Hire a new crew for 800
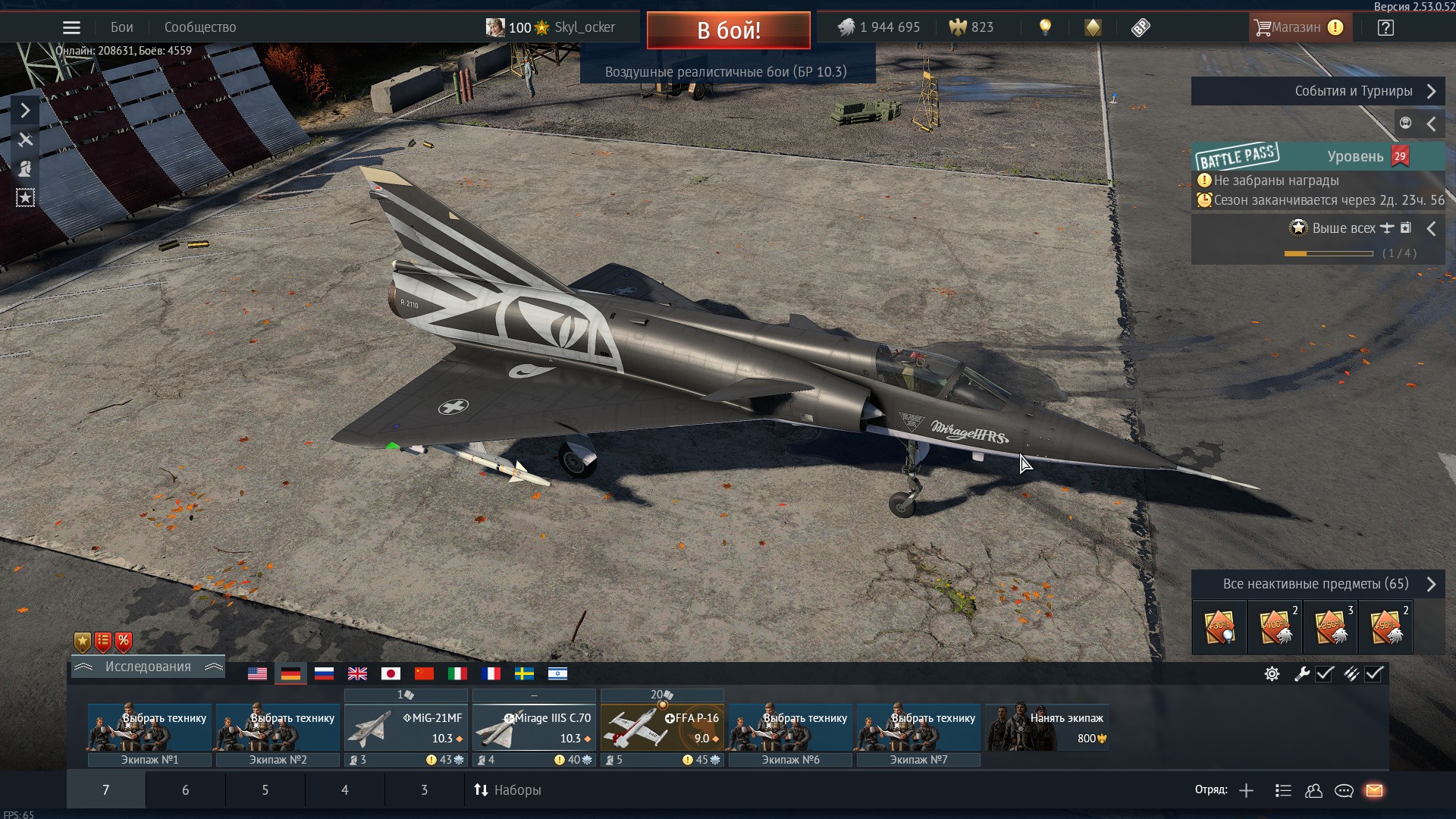Viewport: 1456px width, 819px height. [x=1047, y=728]
